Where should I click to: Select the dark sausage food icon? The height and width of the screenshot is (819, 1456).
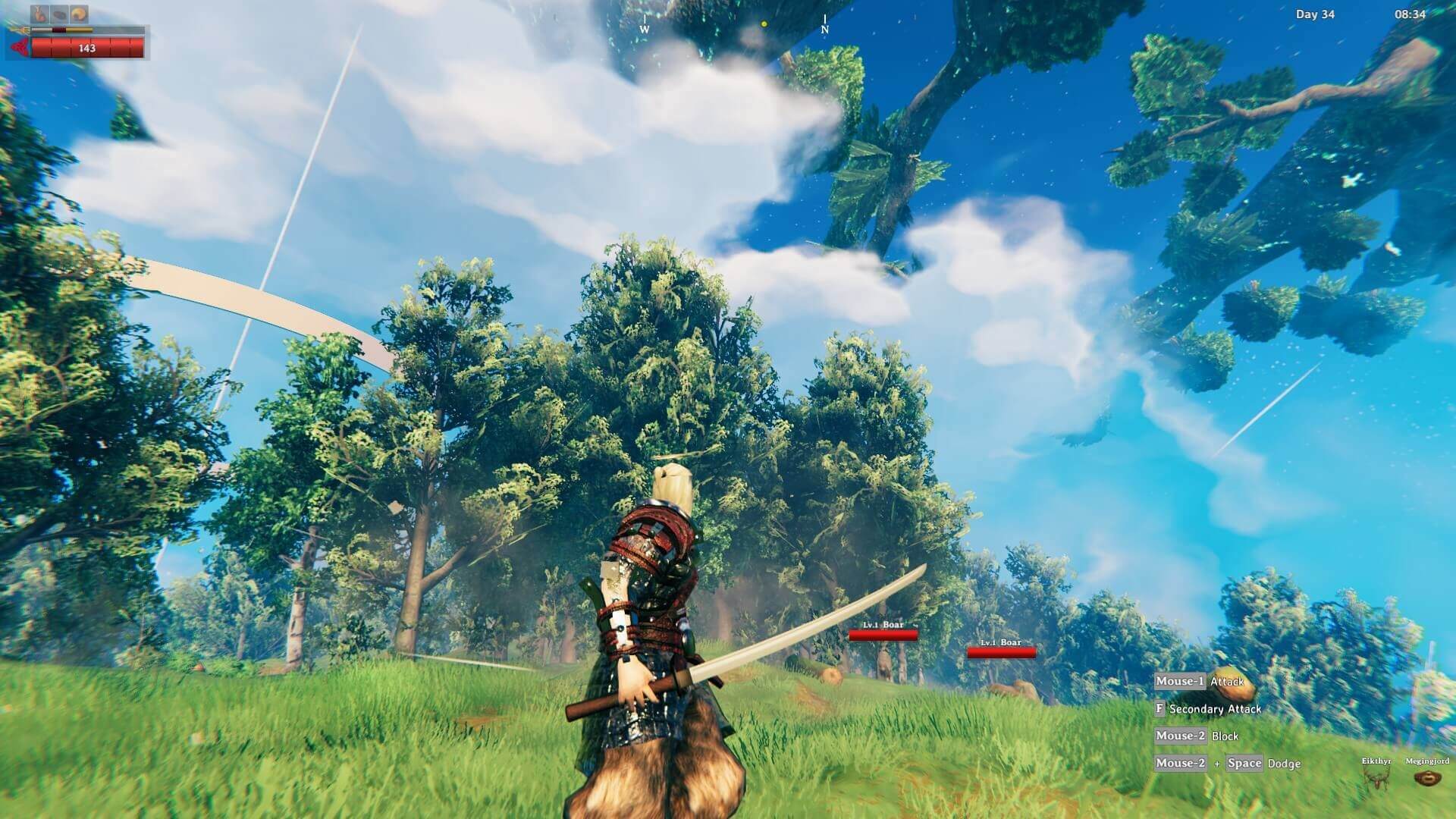pyautogui.click(x=60, y=14)
